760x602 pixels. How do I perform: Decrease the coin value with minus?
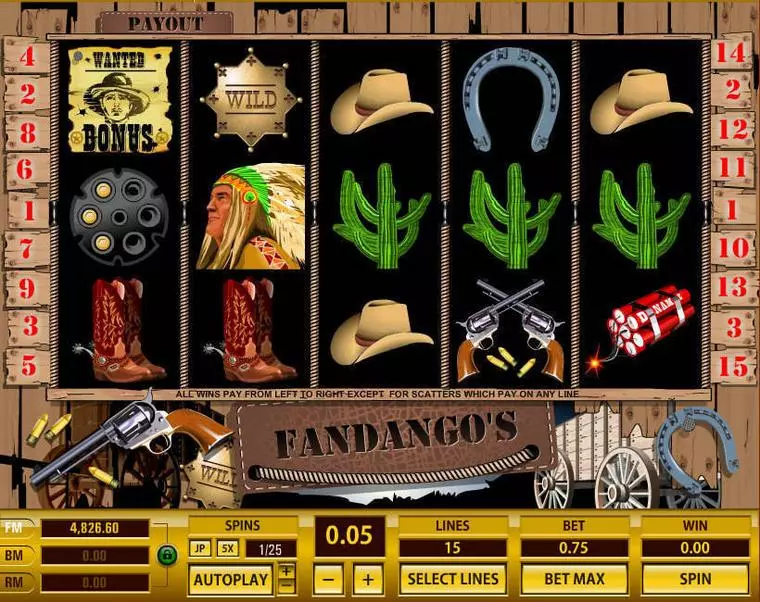pyautogui.click(x=331, y=579)
